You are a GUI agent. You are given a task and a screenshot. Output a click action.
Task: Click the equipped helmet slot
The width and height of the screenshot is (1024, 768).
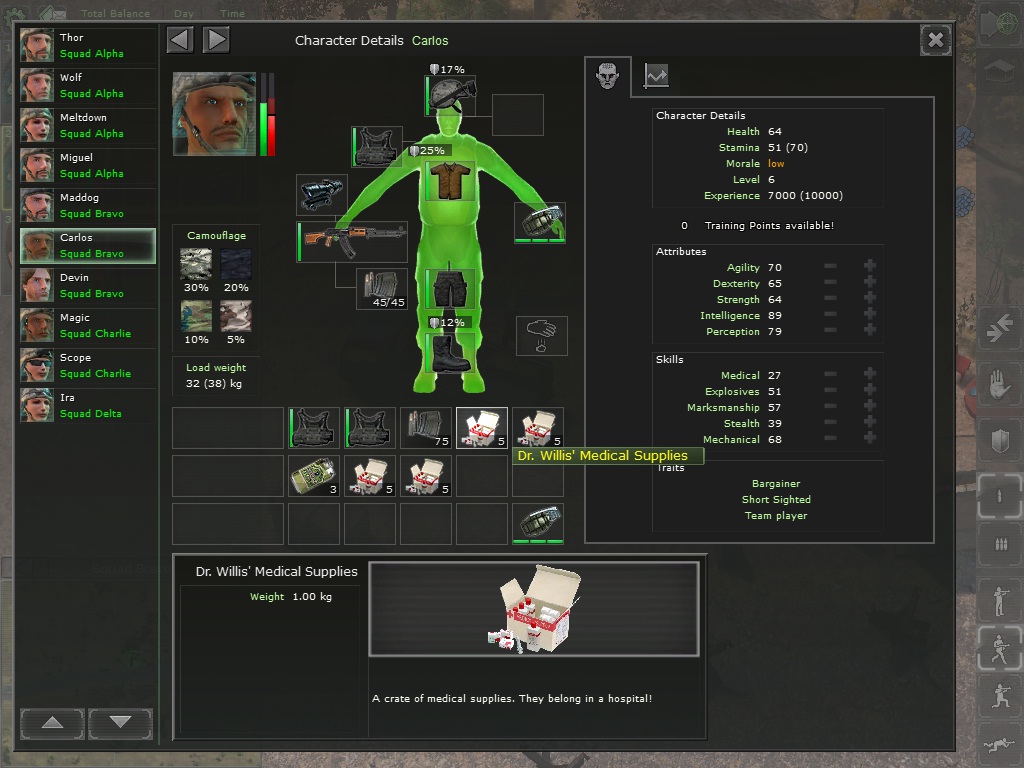[451, 95]
